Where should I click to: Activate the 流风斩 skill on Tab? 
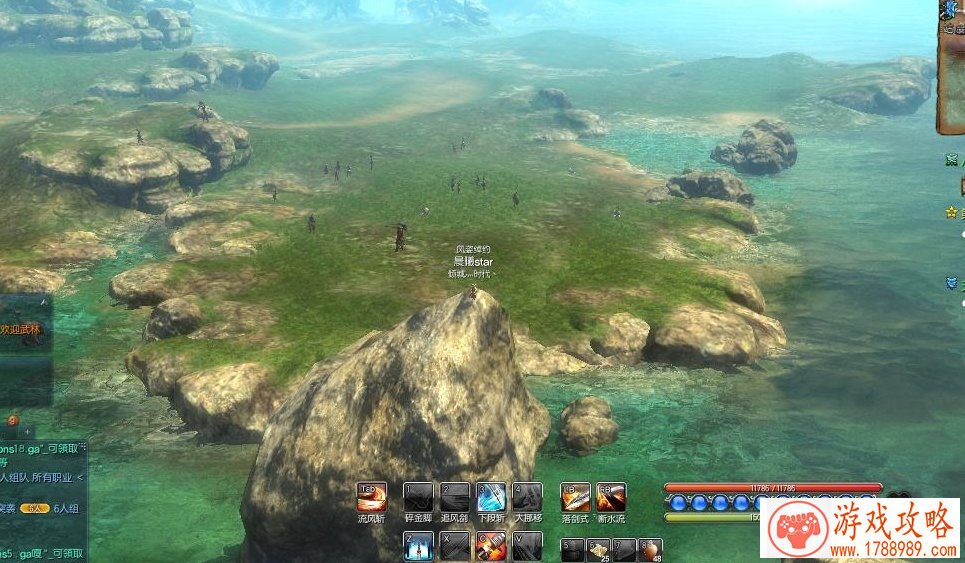371,497
